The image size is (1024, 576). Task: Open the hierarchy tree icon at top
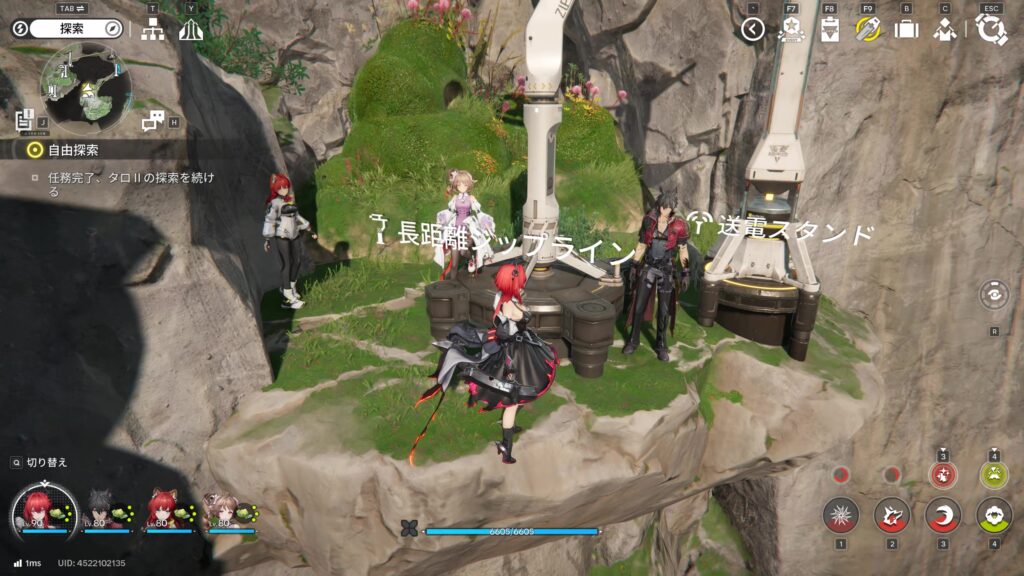[153, 30]
